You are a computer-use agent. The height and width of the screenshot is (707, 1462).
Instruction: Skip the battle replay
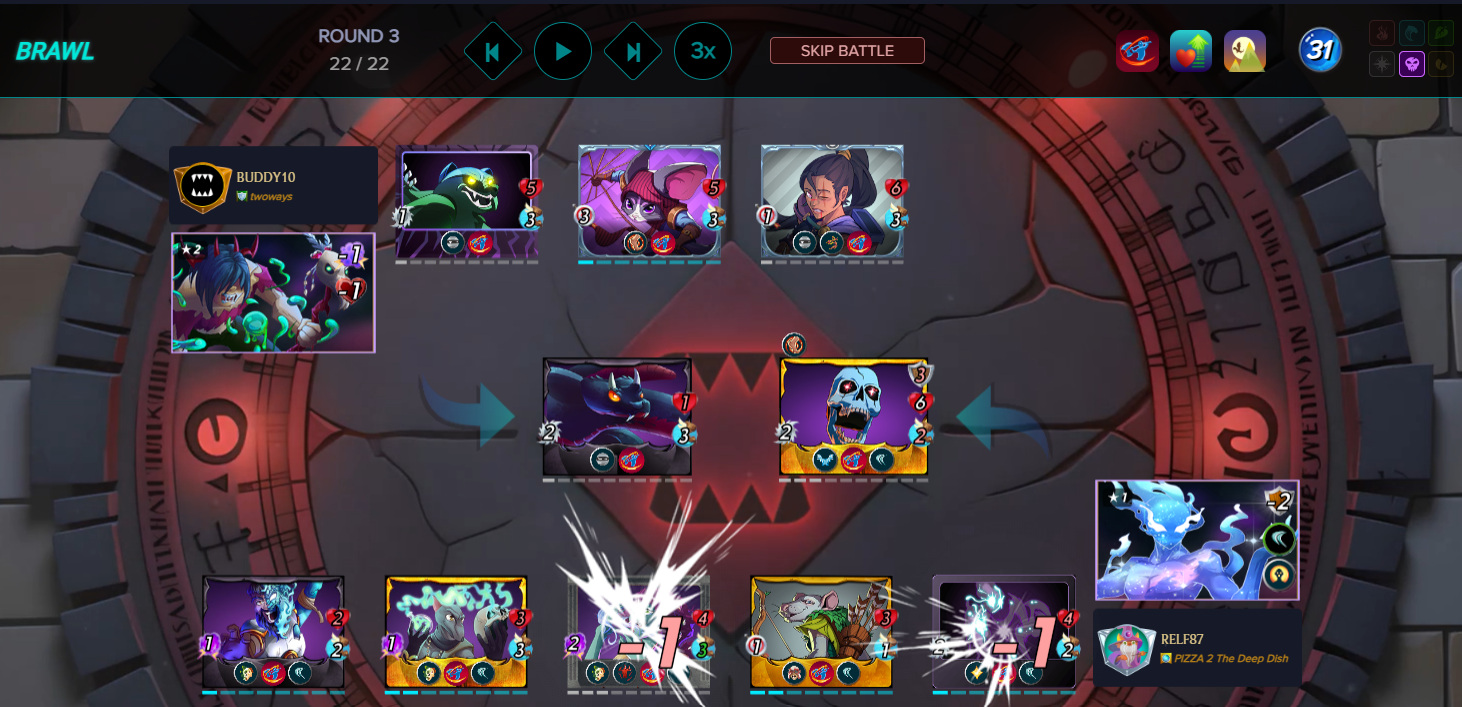[x=847, y=51]
